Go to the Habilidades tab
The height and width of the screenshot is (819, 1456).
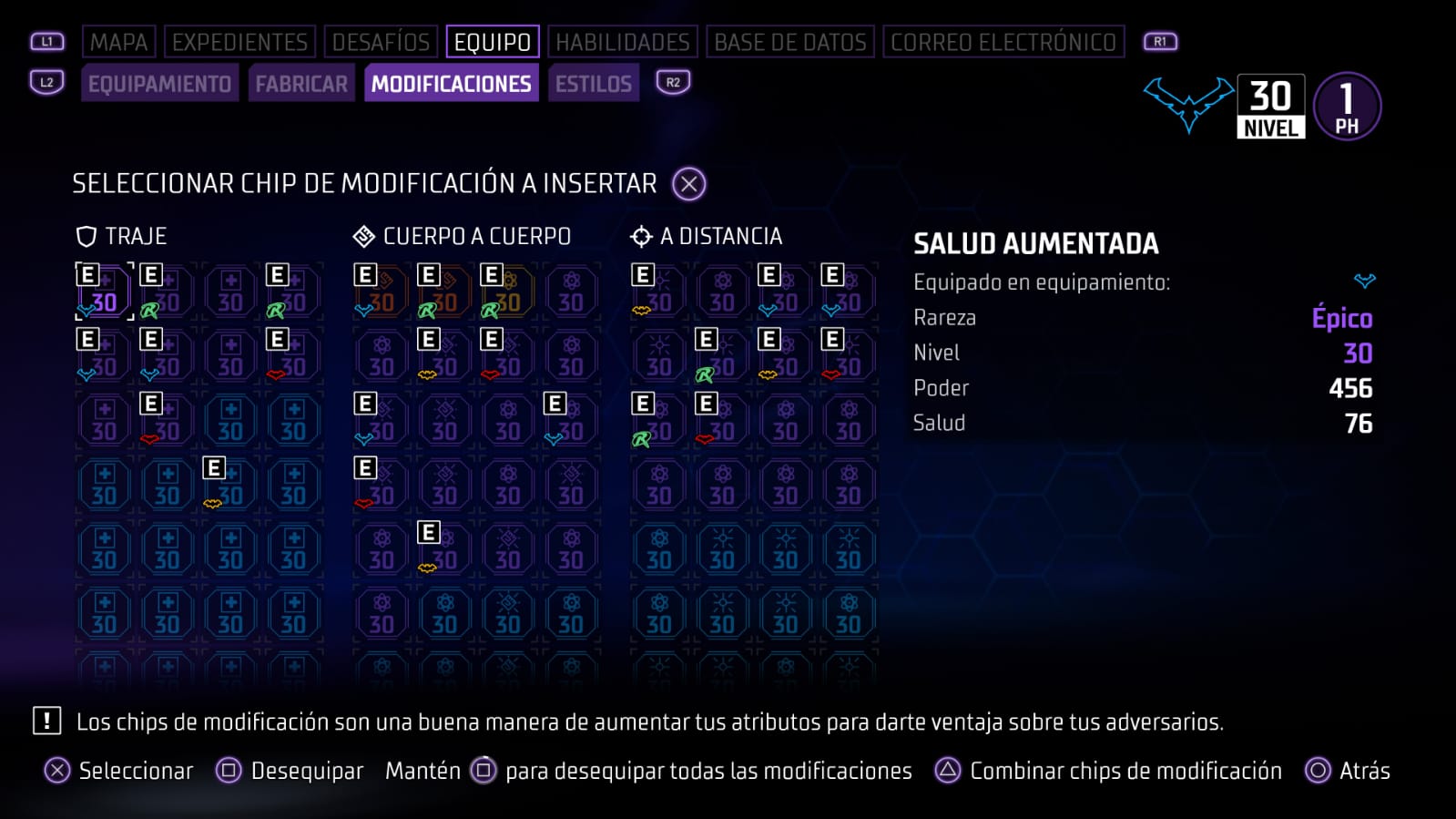tap(623, 42)
